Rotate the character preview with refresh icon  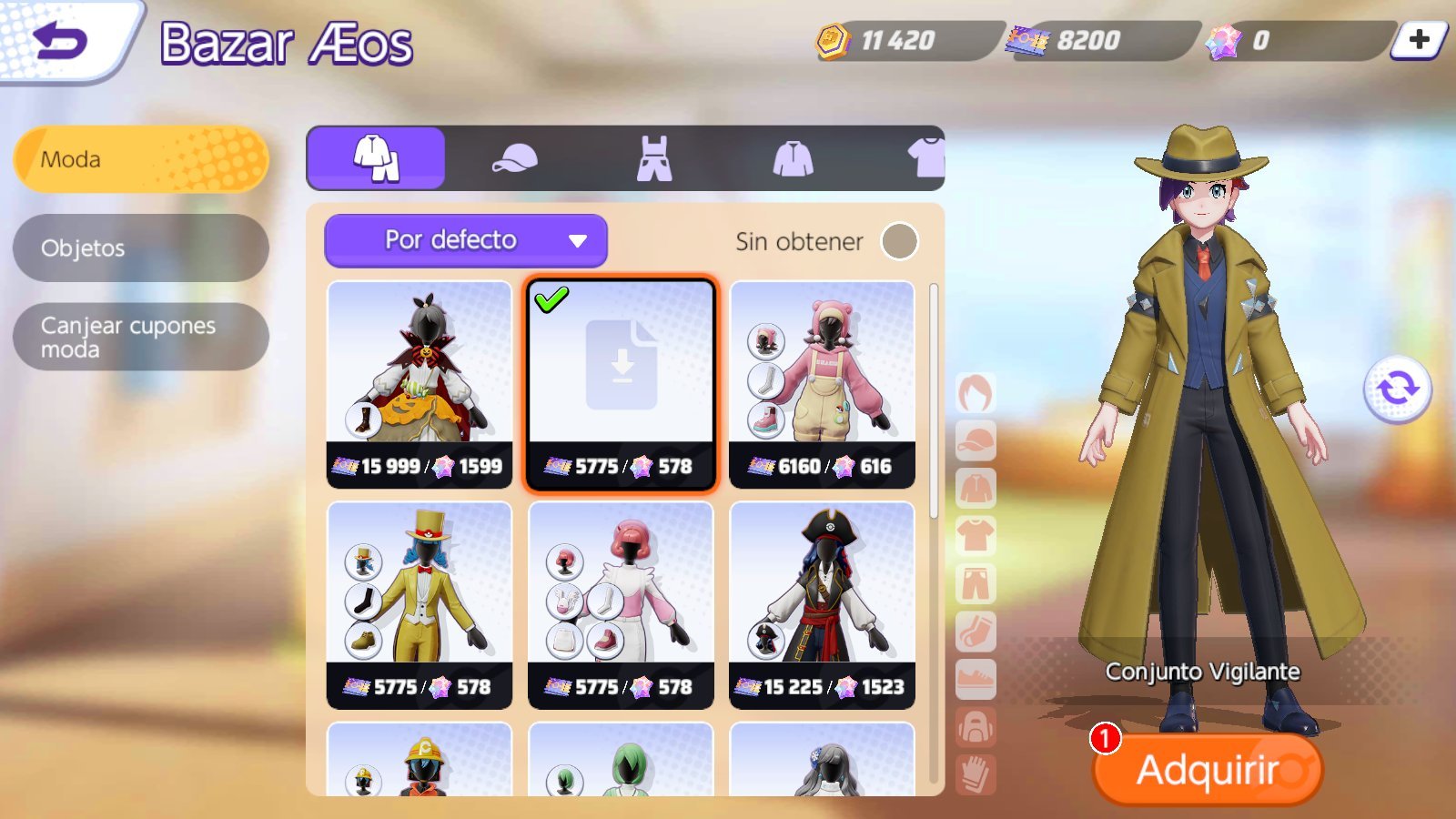pyautogui.click(x=1397, y=389)
